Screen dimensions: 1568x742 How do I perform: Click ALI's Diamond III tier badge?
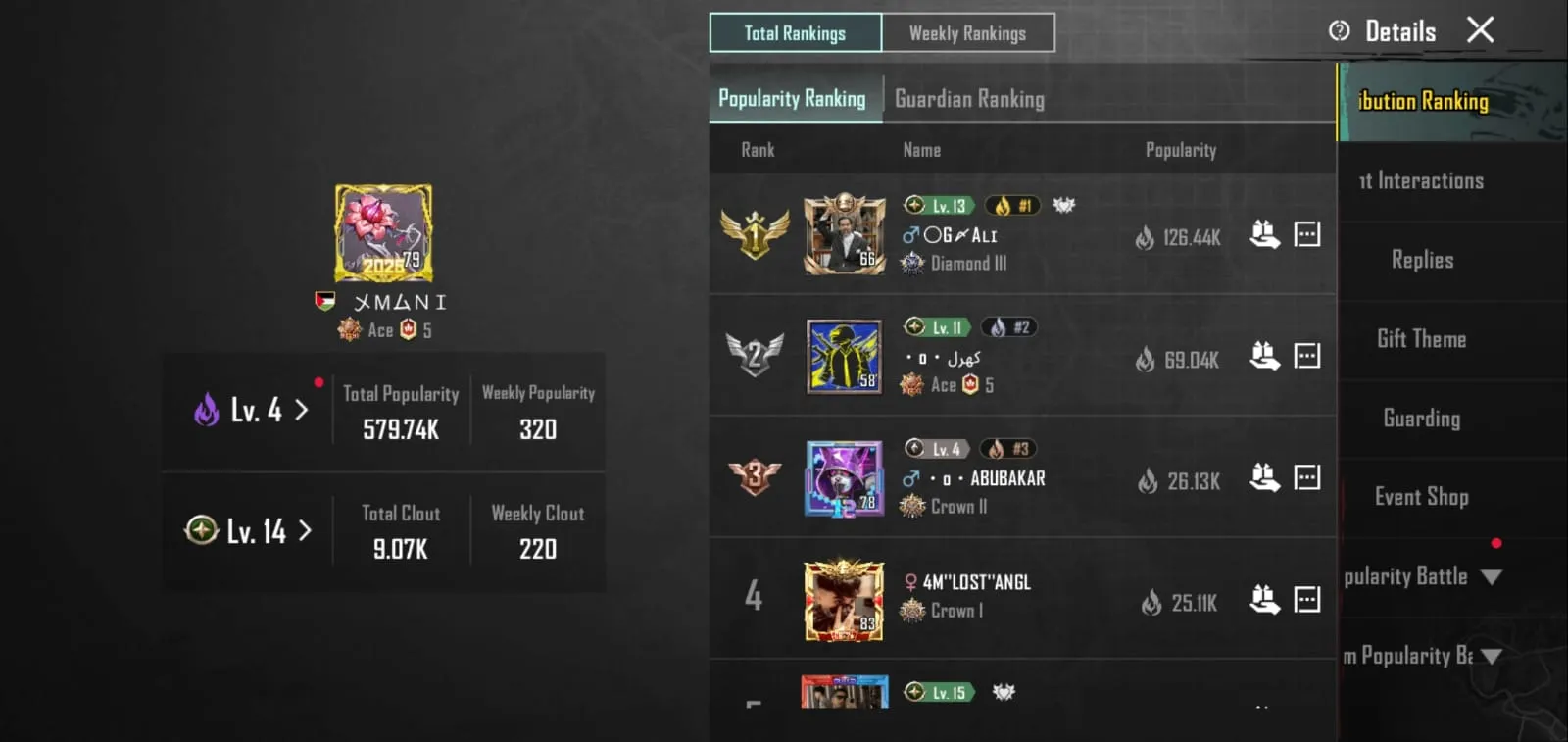(x=912, y=263)
